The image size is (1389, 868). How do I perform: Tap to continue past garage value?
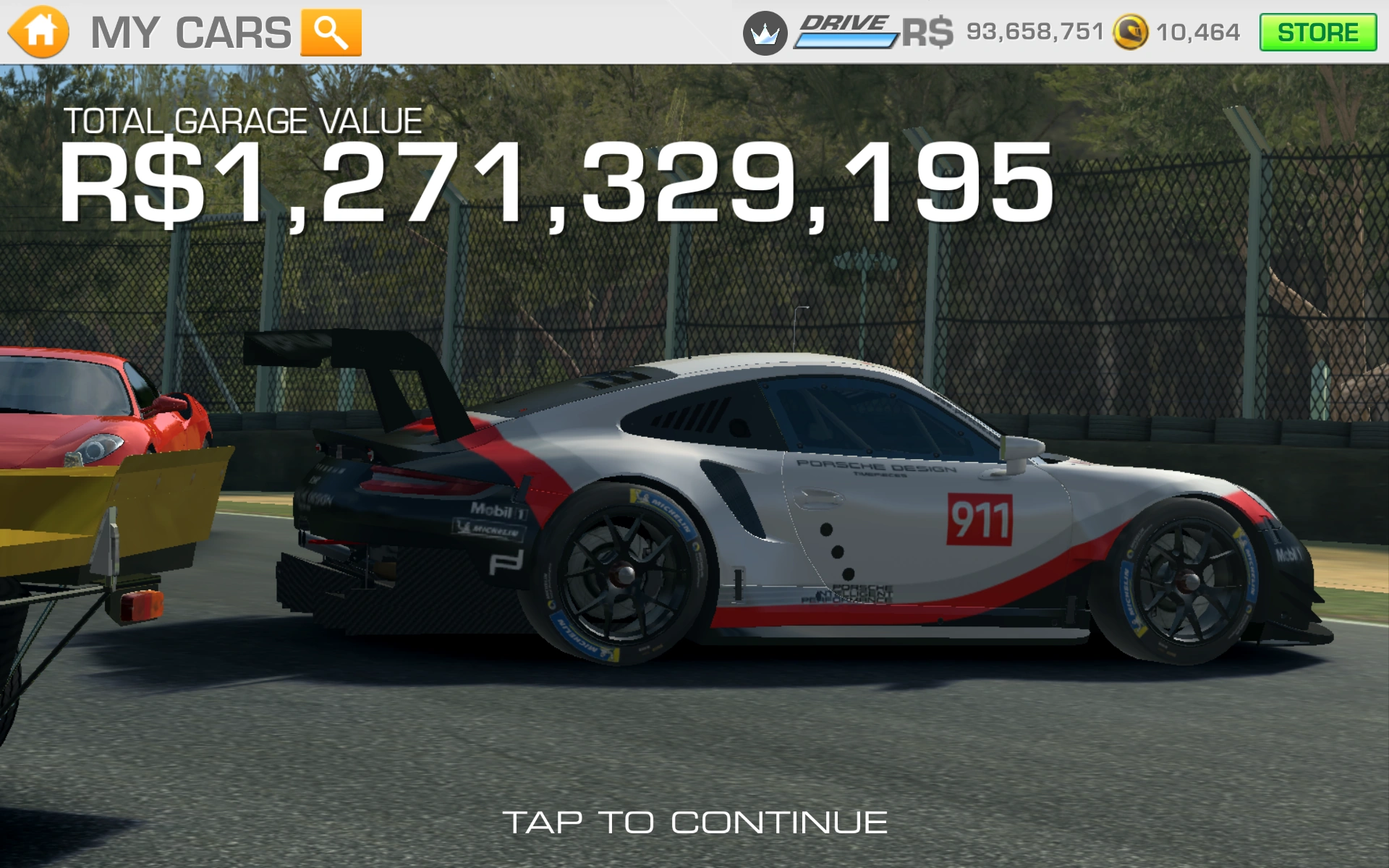[x=694, y=822]
